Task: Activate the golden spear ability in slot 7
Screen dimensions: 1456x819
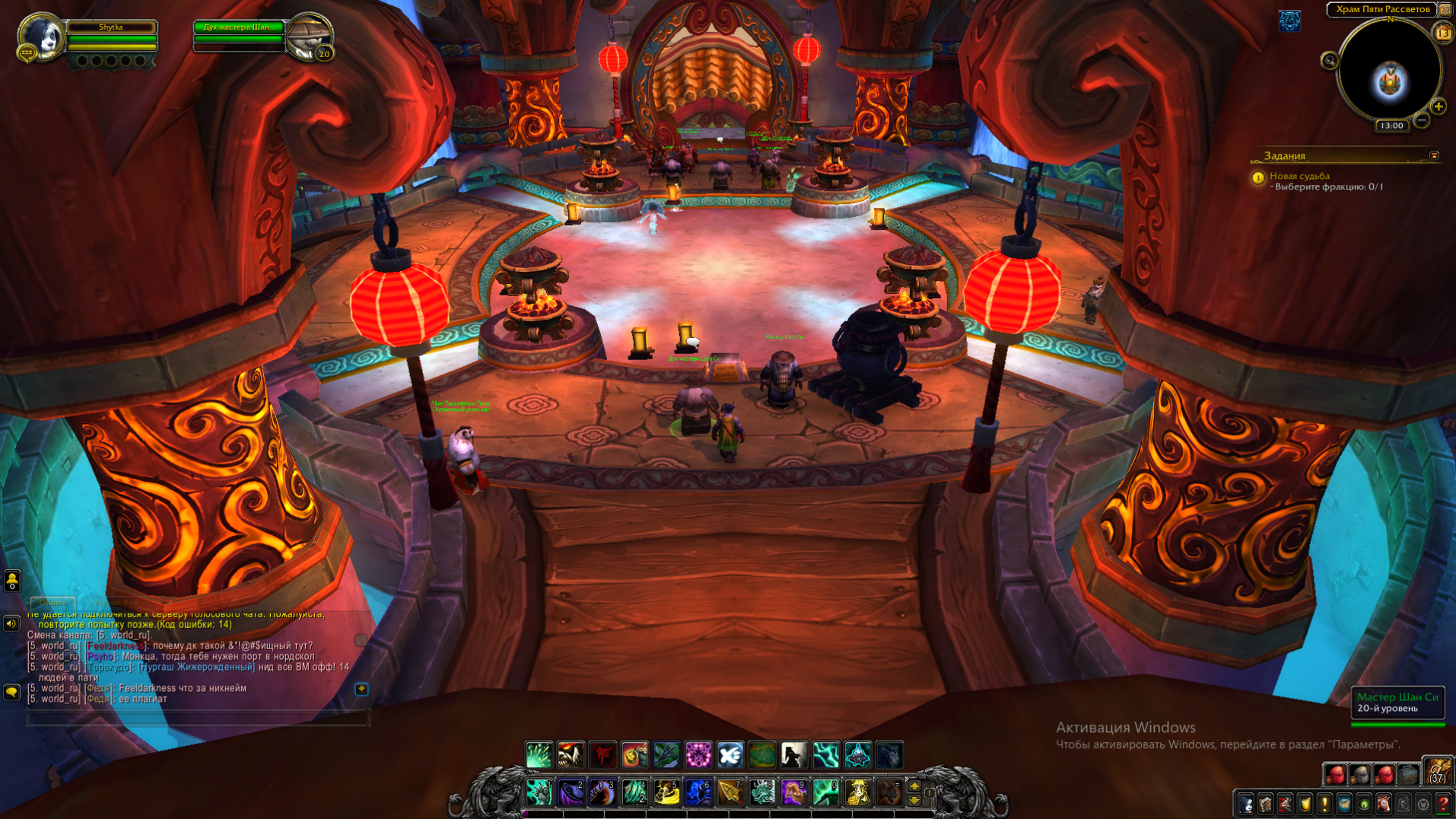Action: pyautogui.click(x=730, y=792)
